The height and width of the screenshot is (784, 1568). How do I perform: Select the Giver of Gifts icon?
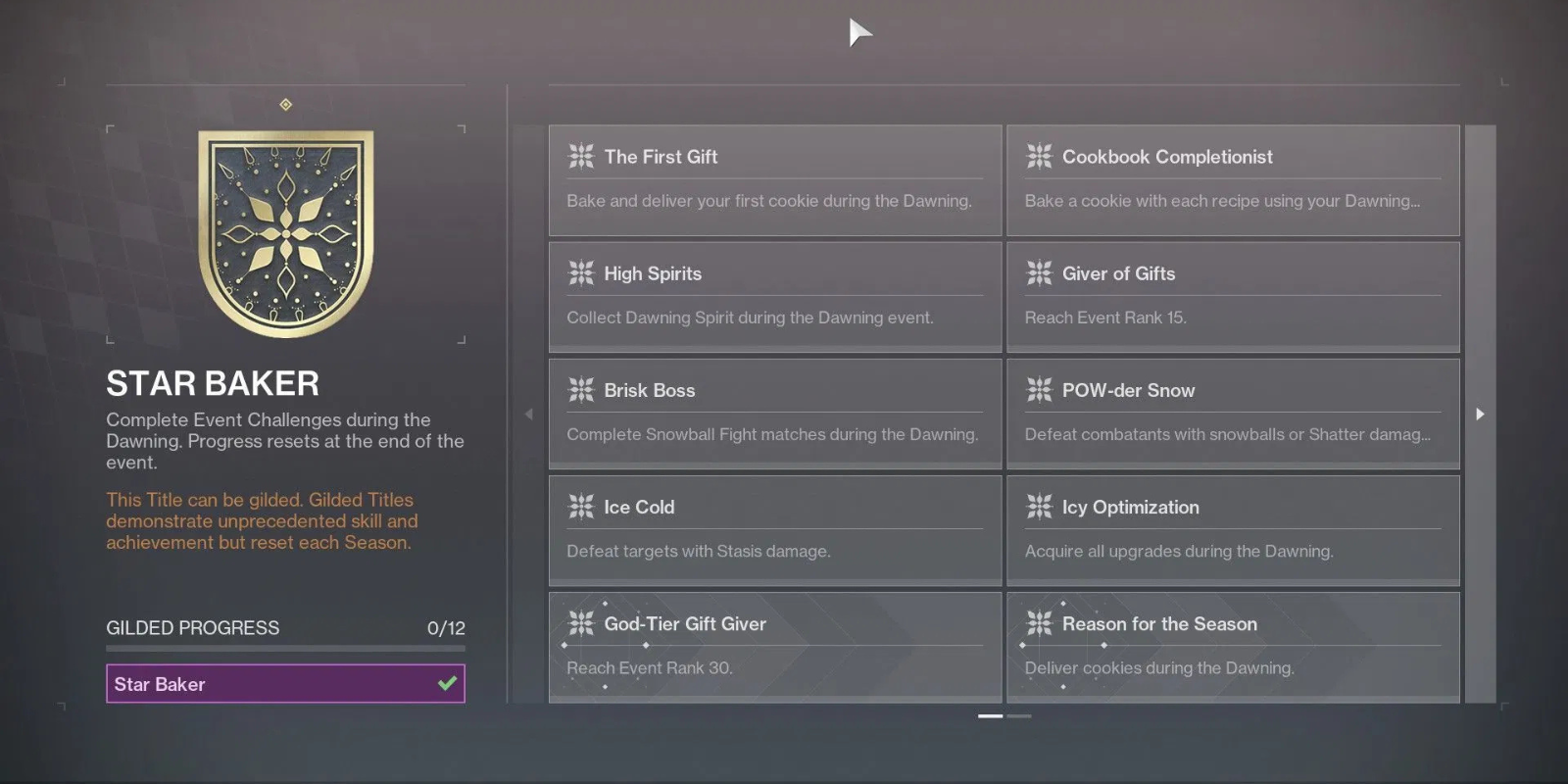[x=1039, y=273]
